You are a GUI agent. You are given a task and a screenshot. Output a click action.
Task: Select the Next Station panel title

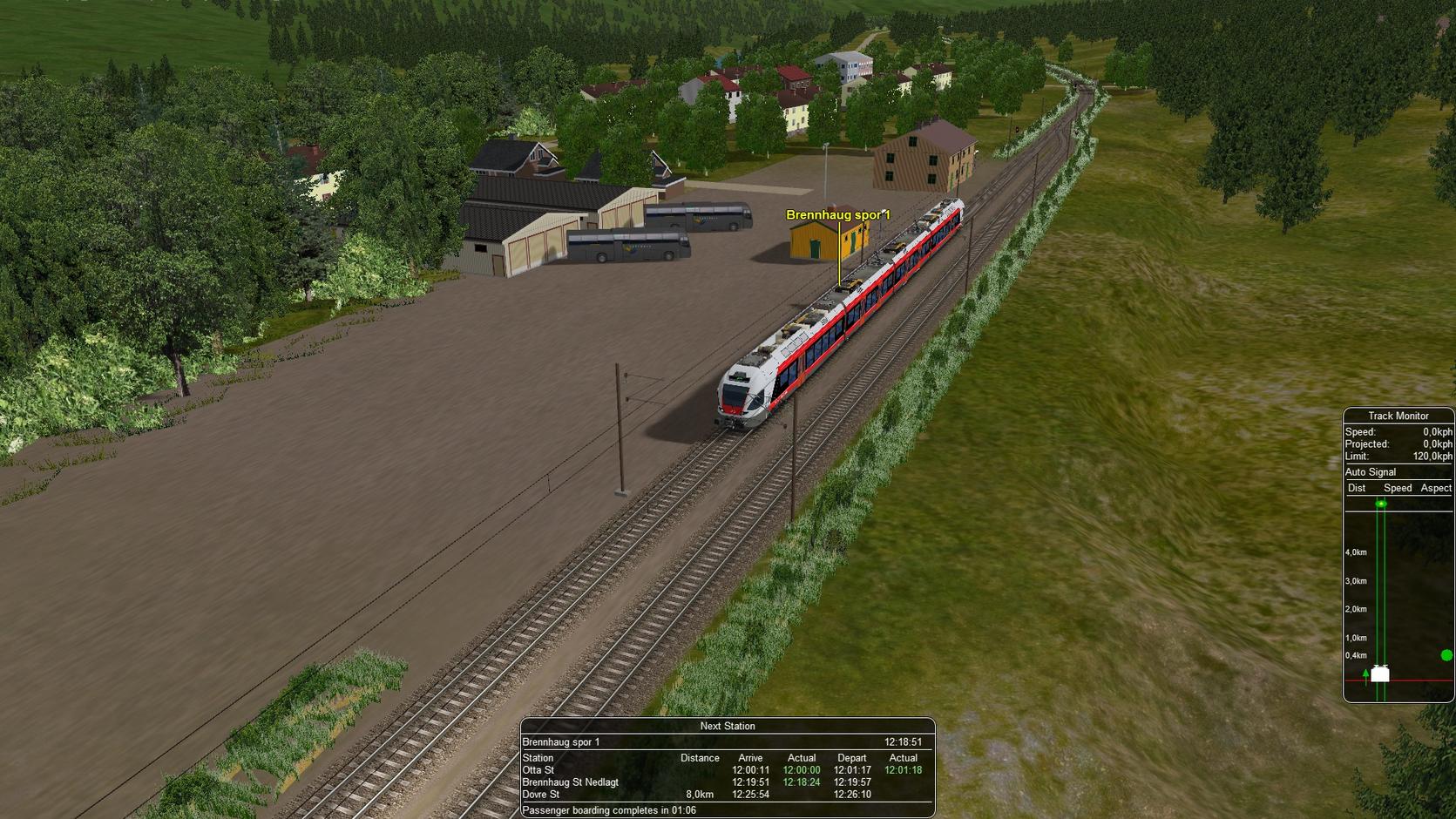point(727,726)
